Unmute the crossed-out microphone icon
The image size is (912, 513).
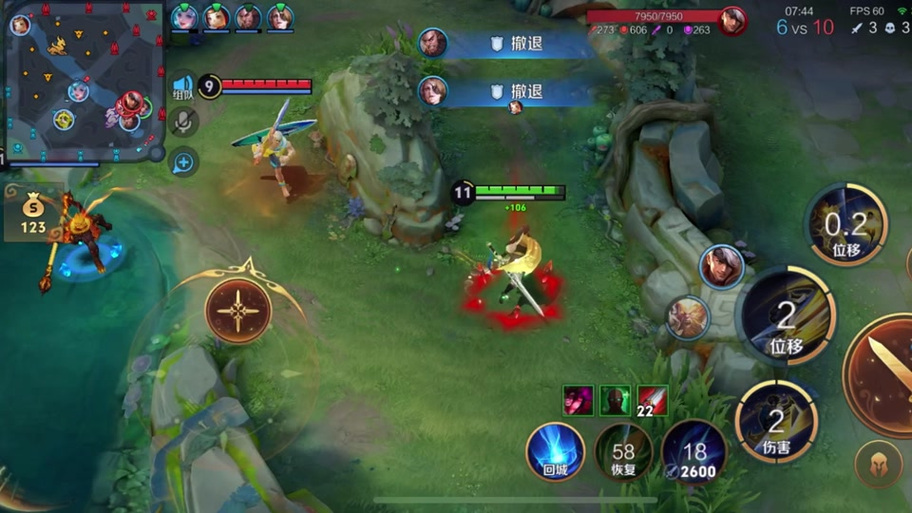tap(183, 122)
